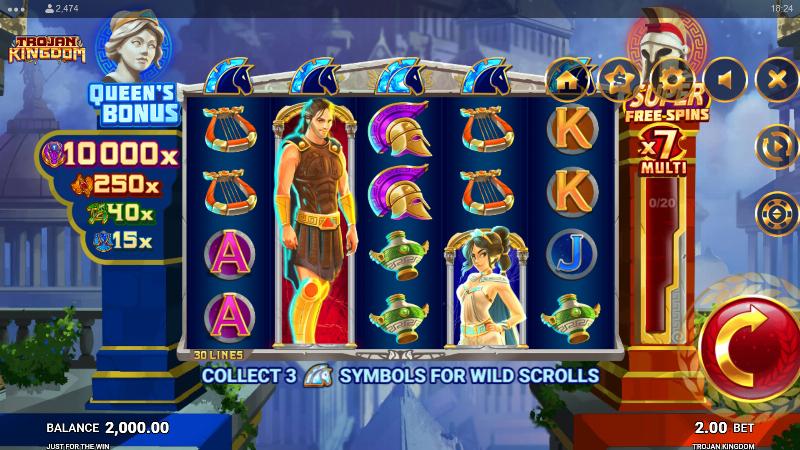
Task: Open the home lobby button
Action: 568,78
